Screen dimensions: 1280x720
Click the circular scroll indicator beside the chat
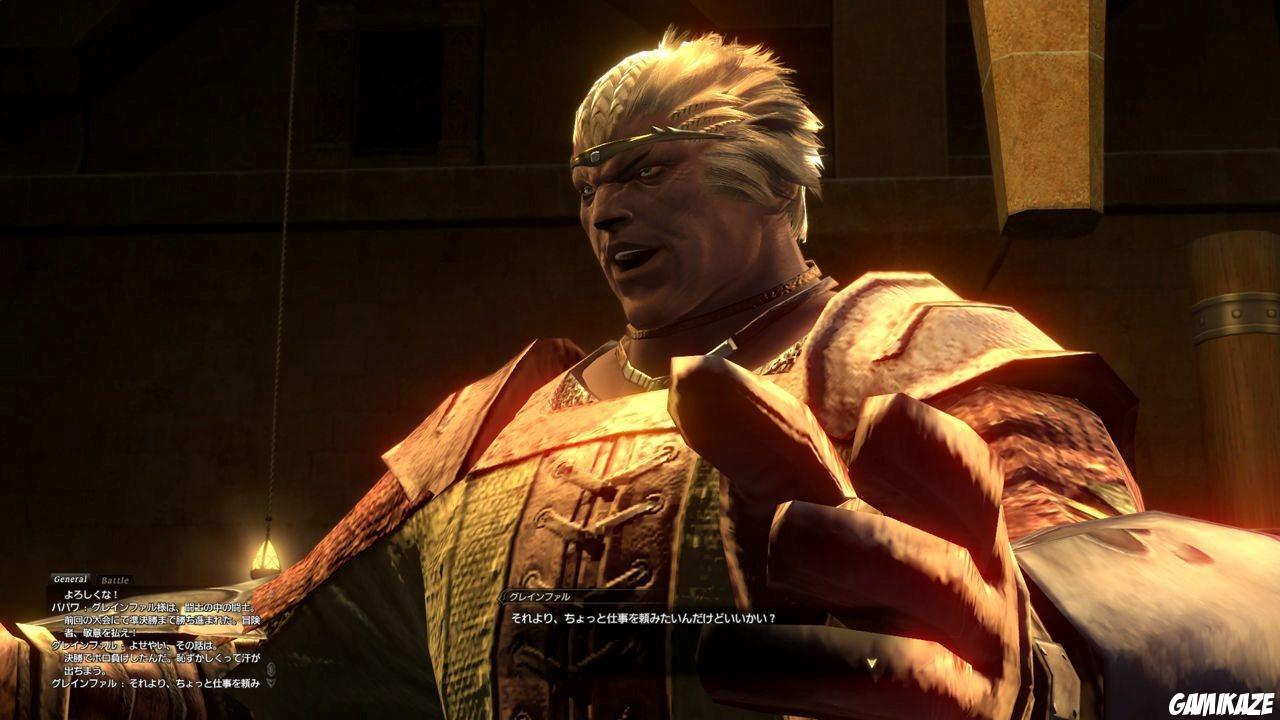click(x=270, y=670)
